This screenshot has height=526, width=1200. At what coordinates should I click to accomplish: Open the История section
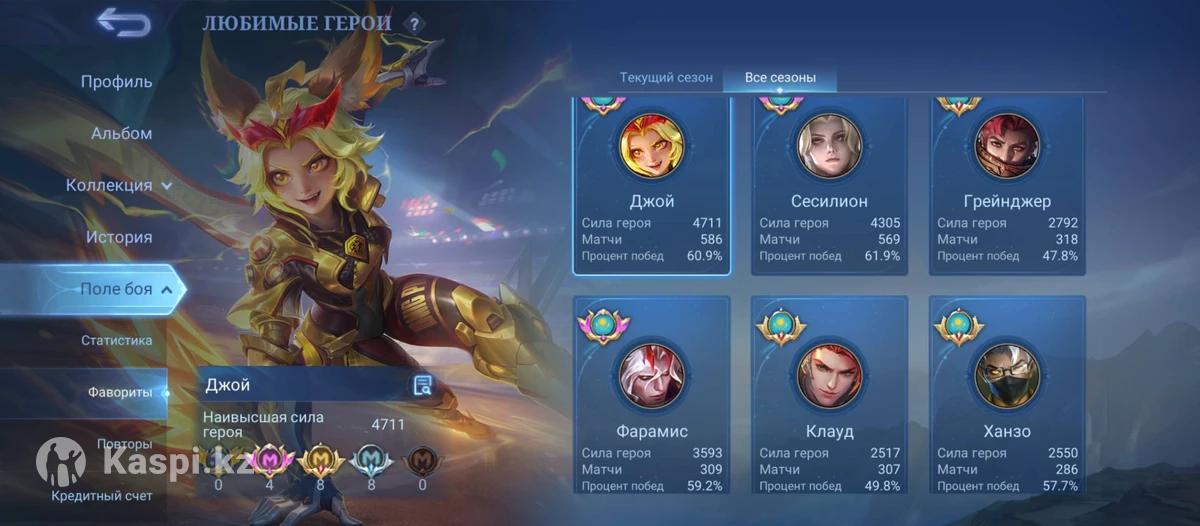(x=118, y=238)
